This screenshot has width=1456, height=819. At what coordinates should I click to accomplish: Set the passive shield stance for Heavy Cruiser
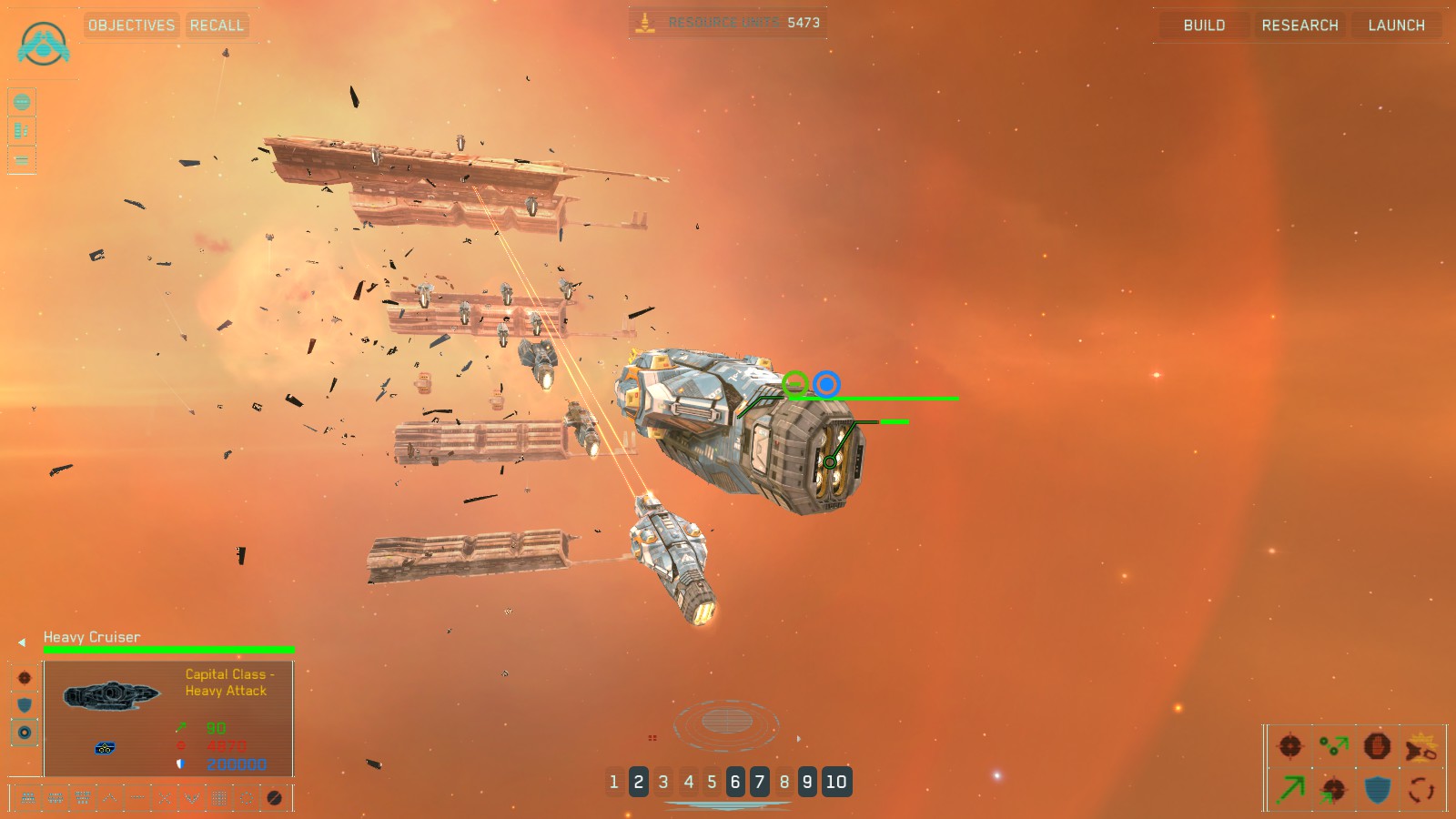pyautogui.click(x=25, y=705)
